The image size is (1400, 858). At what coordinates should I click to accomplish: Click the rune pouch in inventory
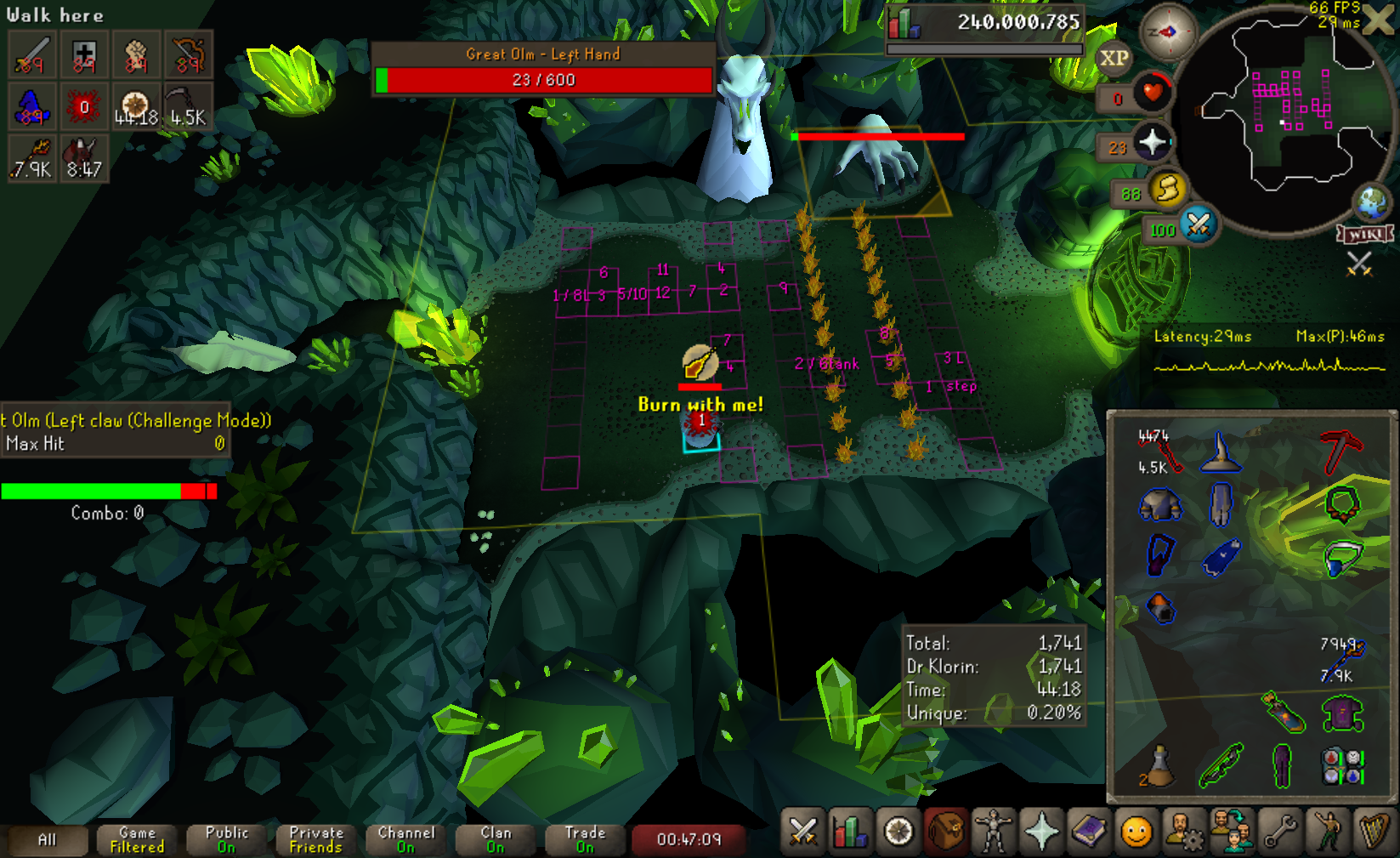point(1342,765)
